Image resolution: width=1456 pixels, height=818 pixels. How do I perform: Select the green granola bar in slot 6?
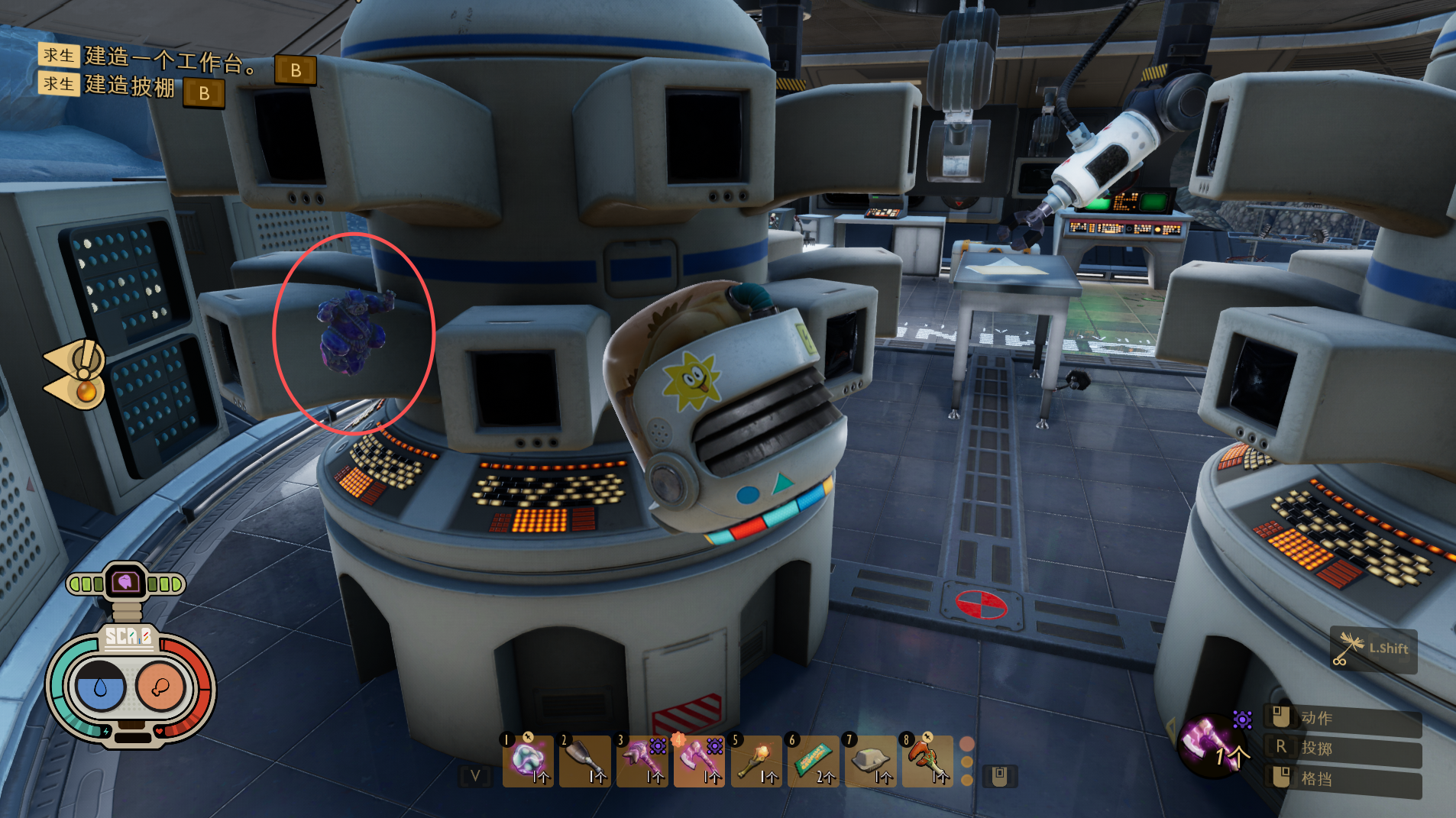[813, 761]
